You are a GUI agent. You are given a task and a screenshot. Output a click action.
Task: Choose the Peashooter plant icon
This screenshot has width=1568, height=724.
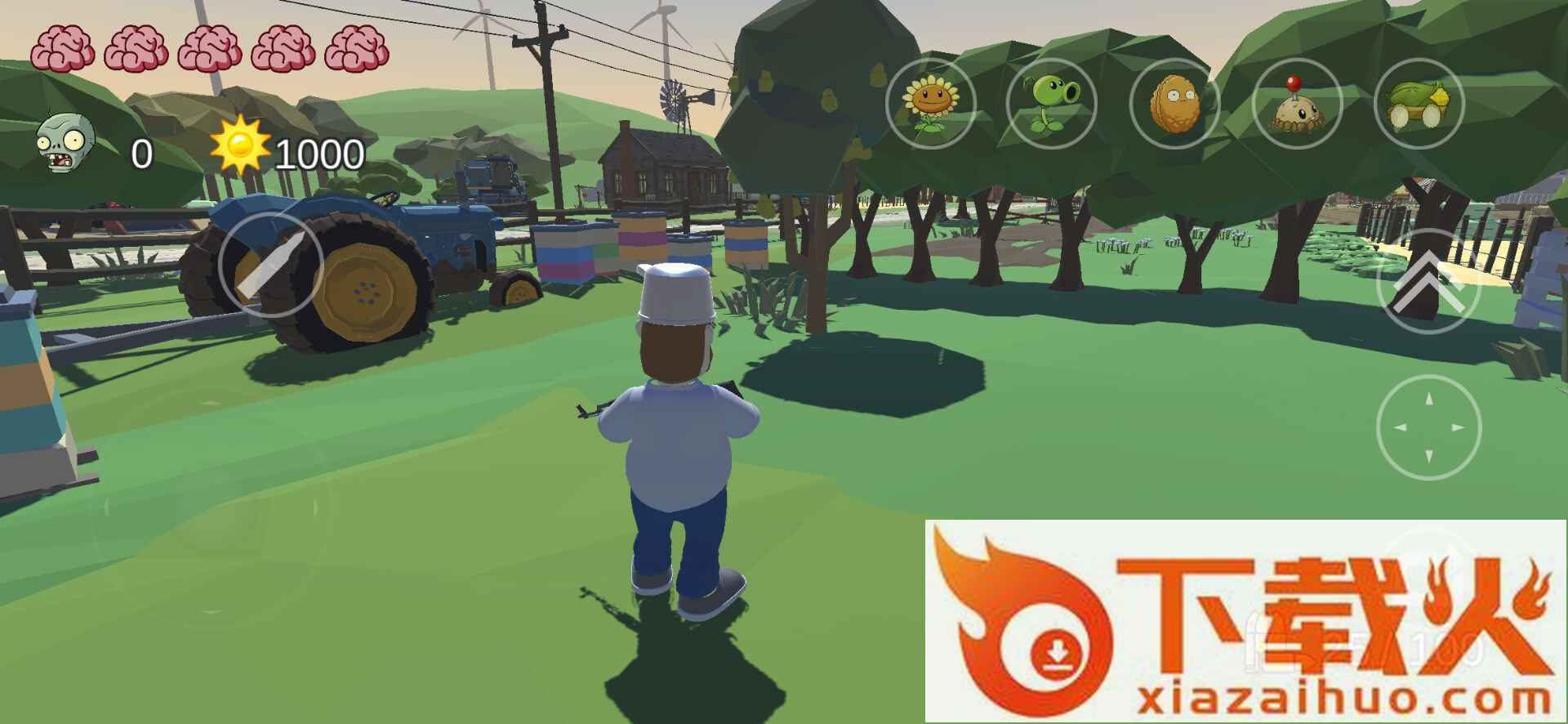pyautogui.click(x=1052, y=104)
